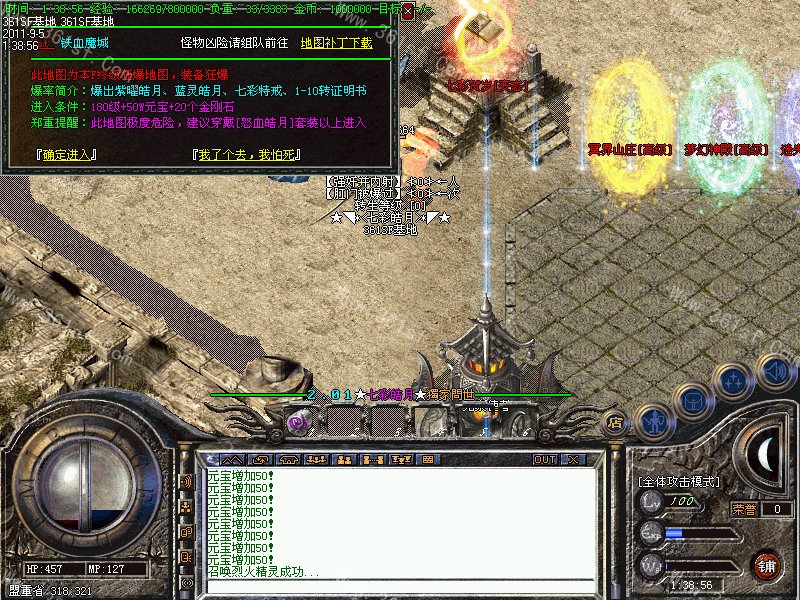Click the X button on chat bar
The width and height of the screenshot is (800, 600).
pos(573,460)
